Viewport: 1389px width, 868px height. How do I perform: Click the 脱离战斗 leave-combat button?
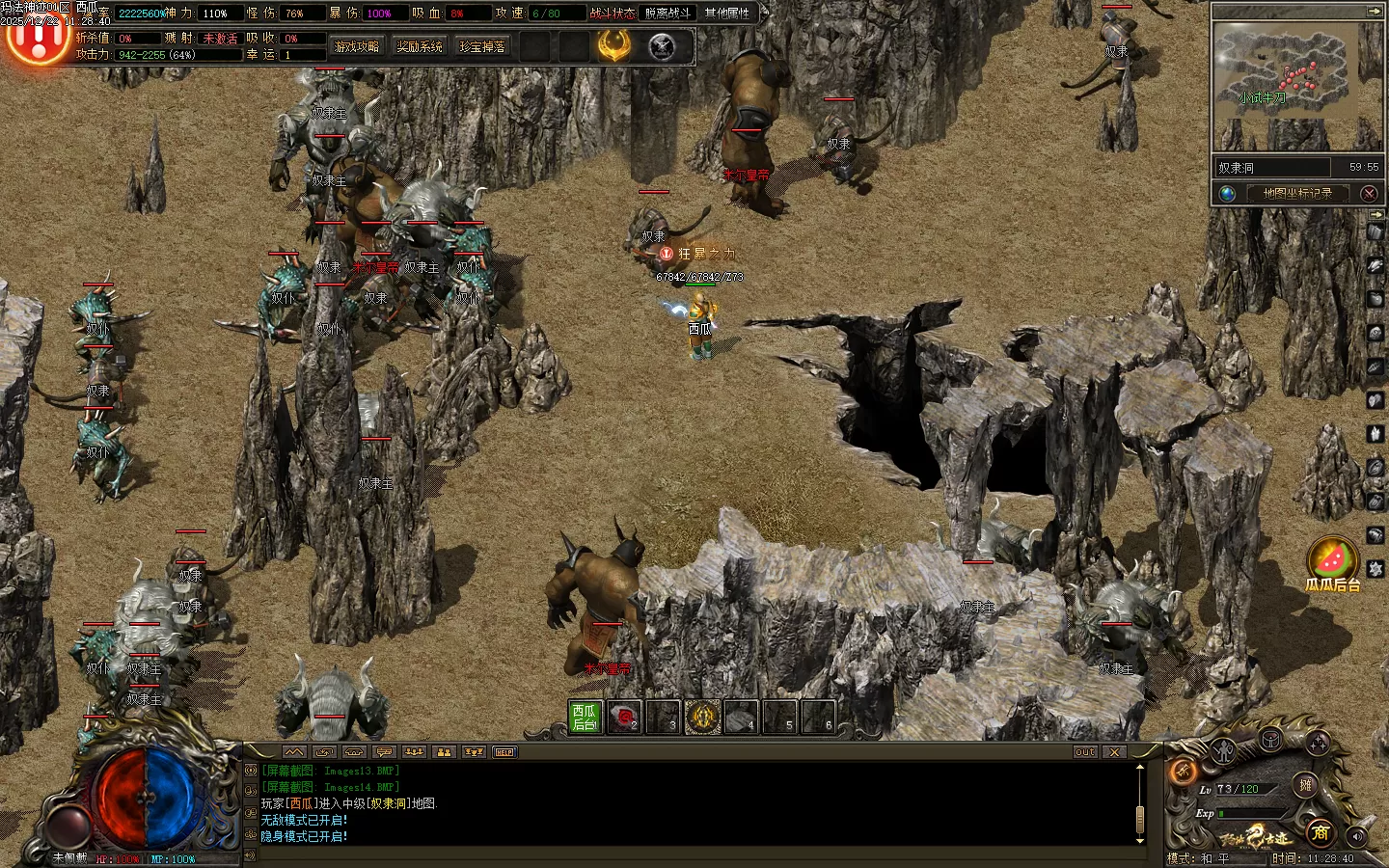coord(667,14)
